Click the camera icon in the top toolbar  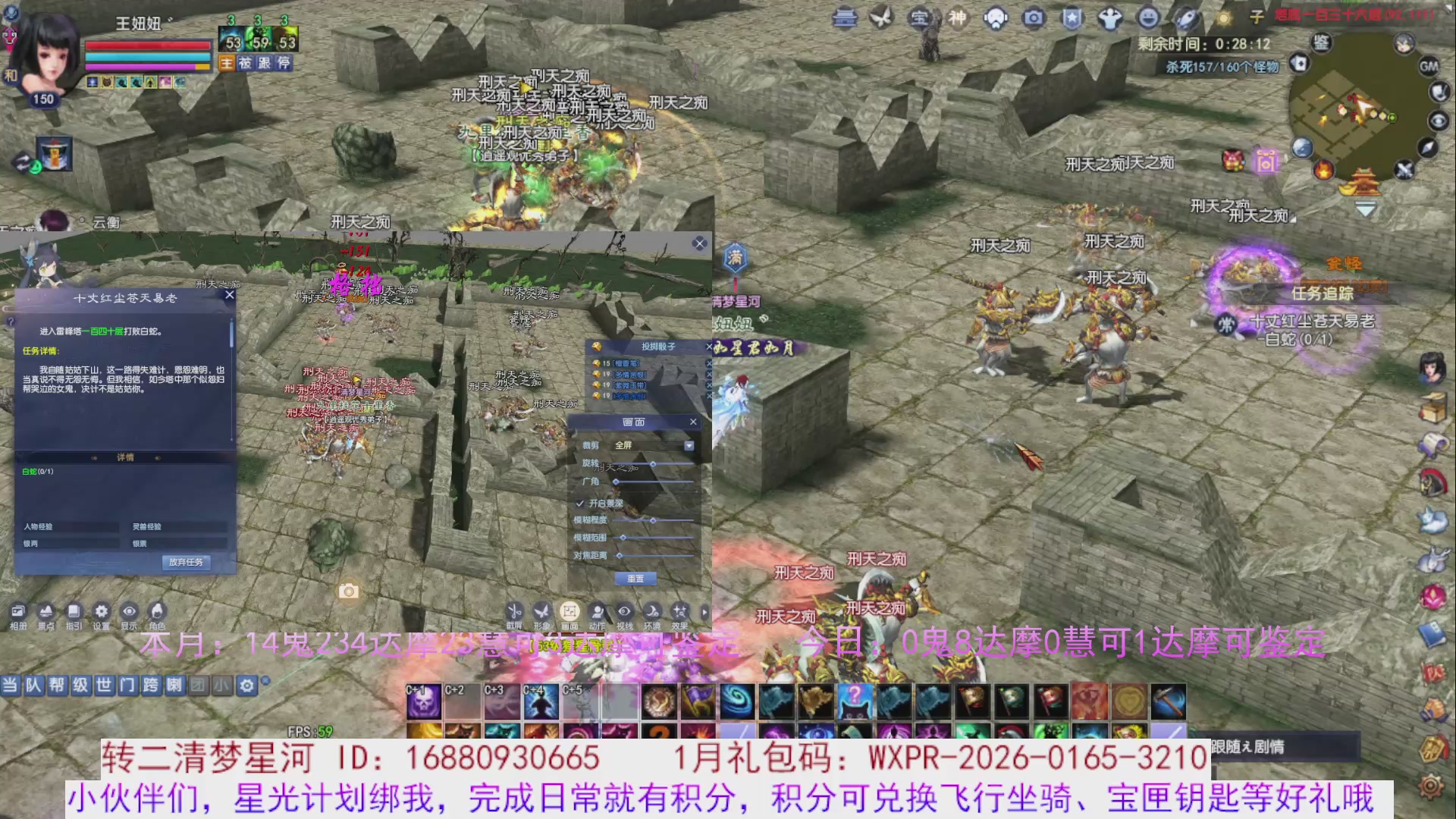(1032, 17)
